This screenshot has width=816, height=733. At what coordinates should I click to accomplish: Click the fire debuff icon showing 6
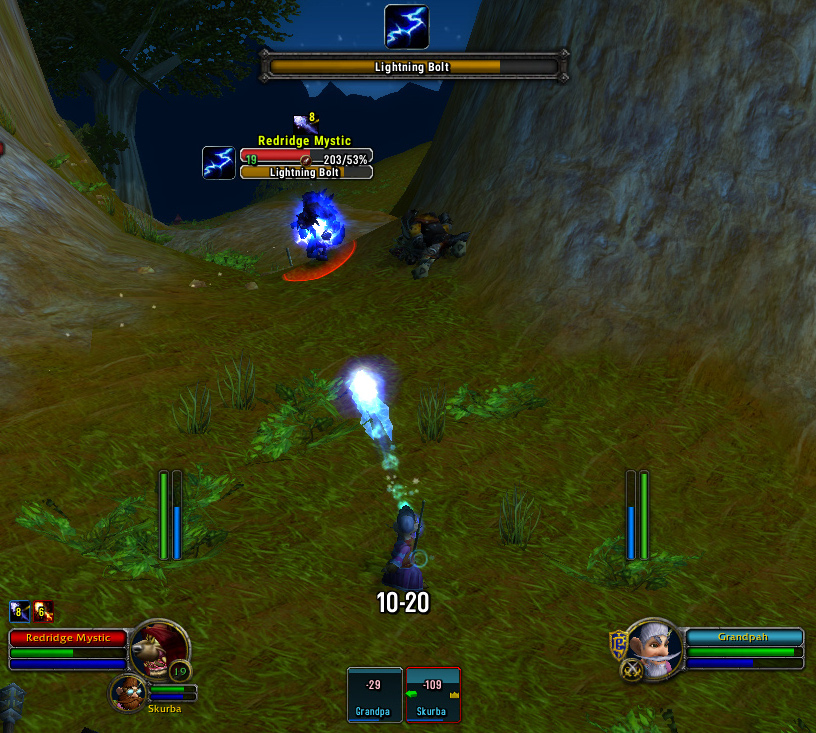(43, 611)
